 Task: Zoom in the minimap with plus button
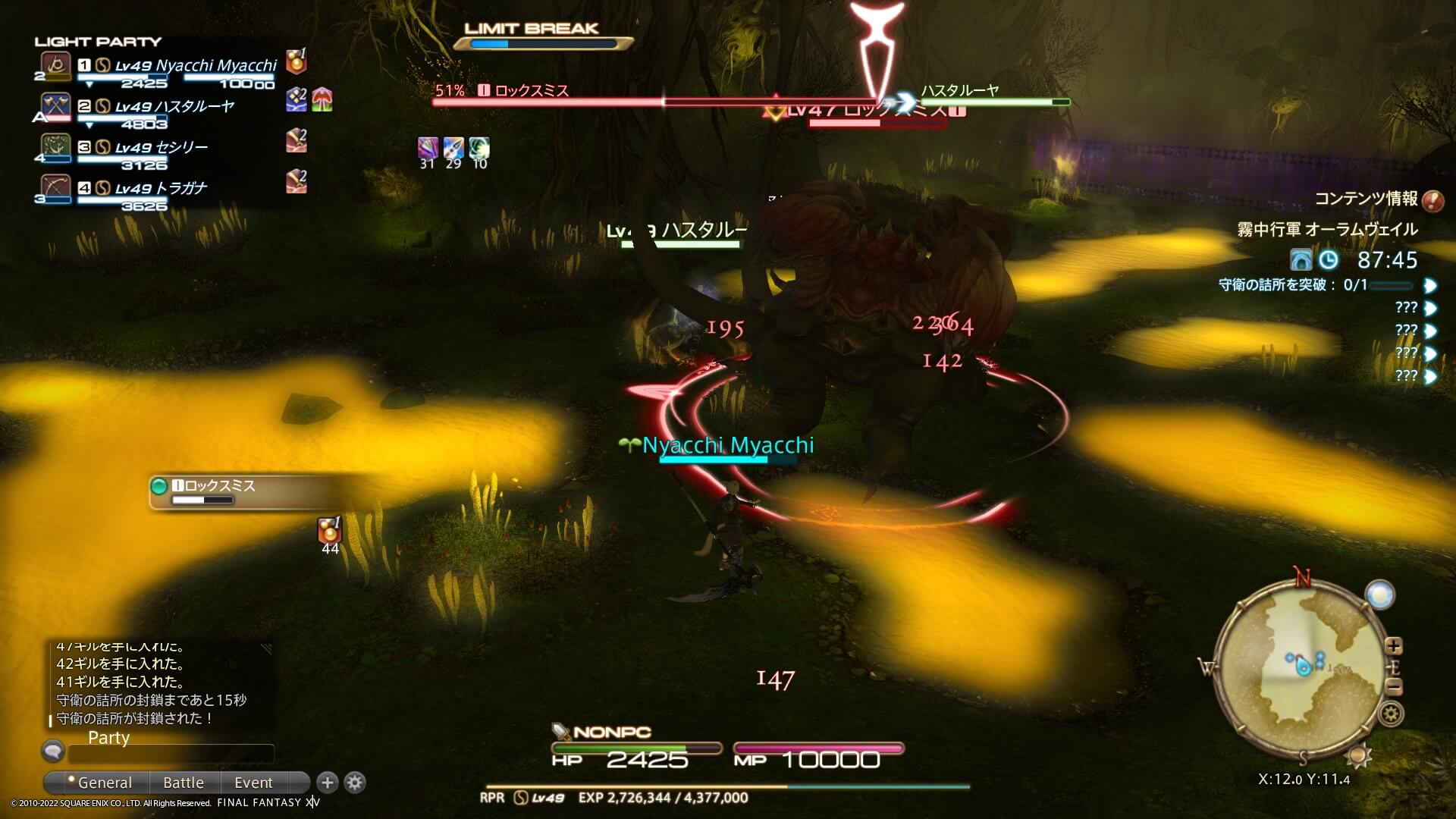click(1394, 646)
